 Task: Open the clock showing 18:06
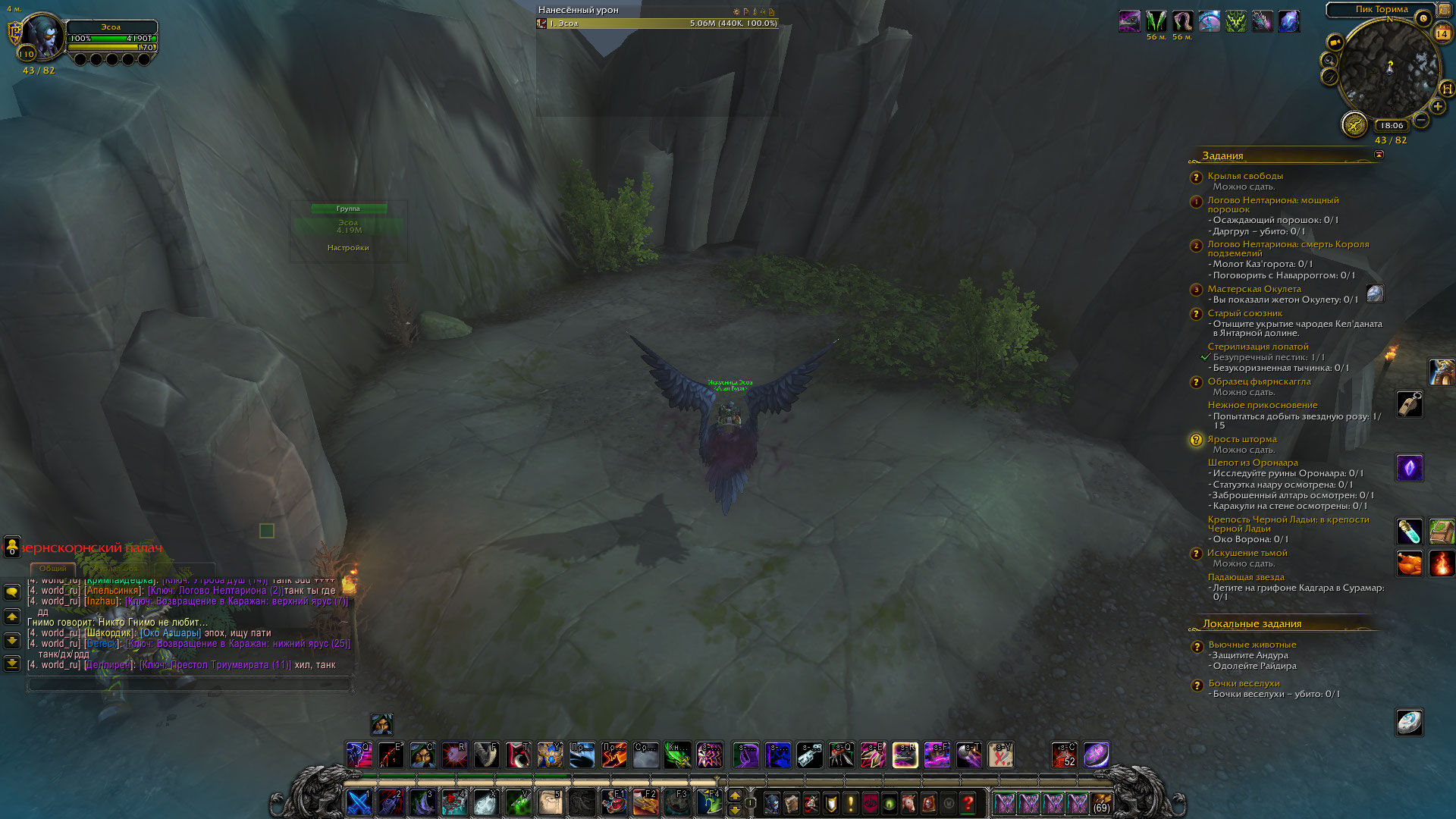[x=1392, y=126]
